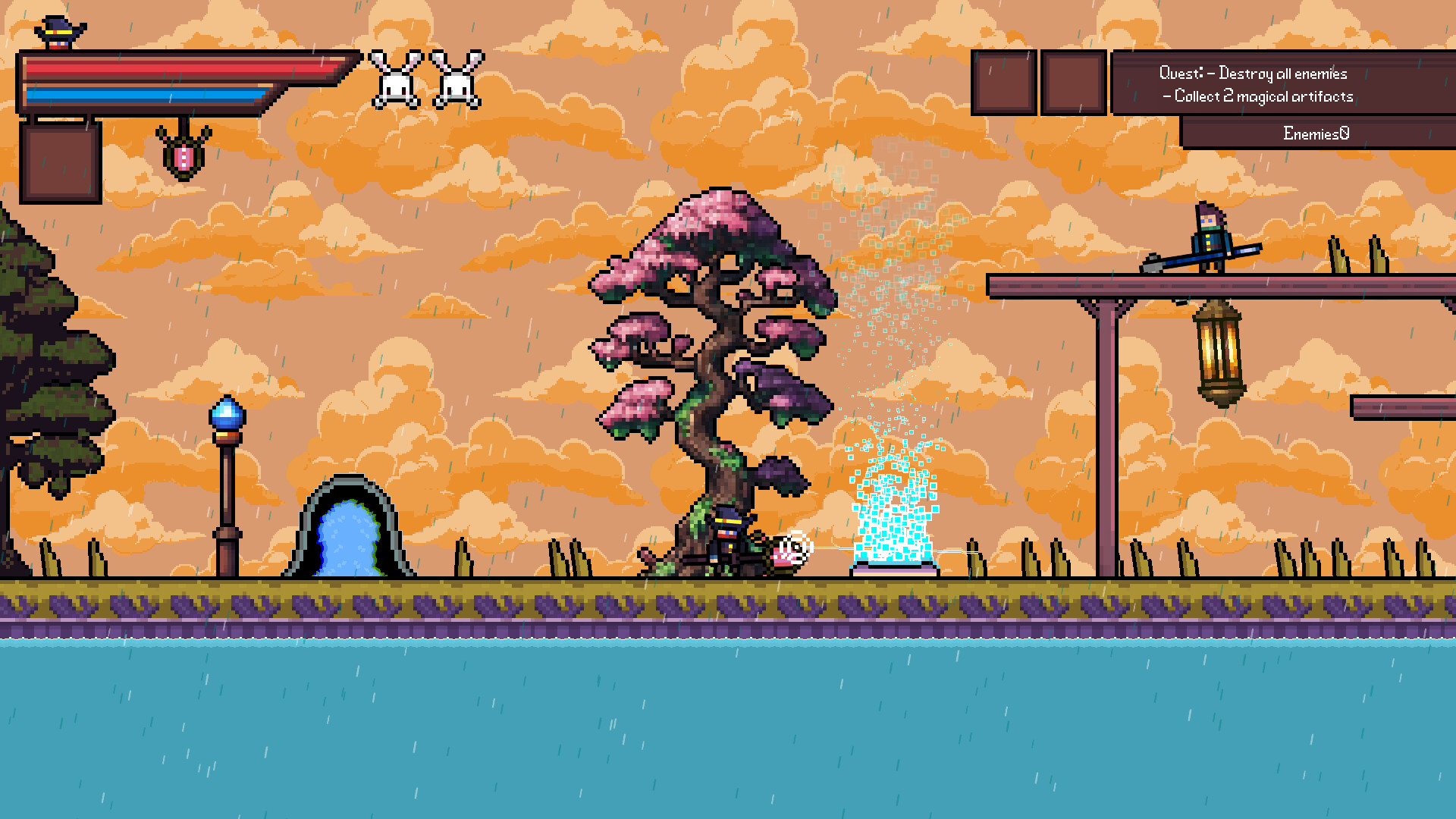Image resolution: width=1456 pixels, height=819 pixels.
Task: Click the blue orb atop the lamp post
Action: pyautogui.click(x=227, y=413)
